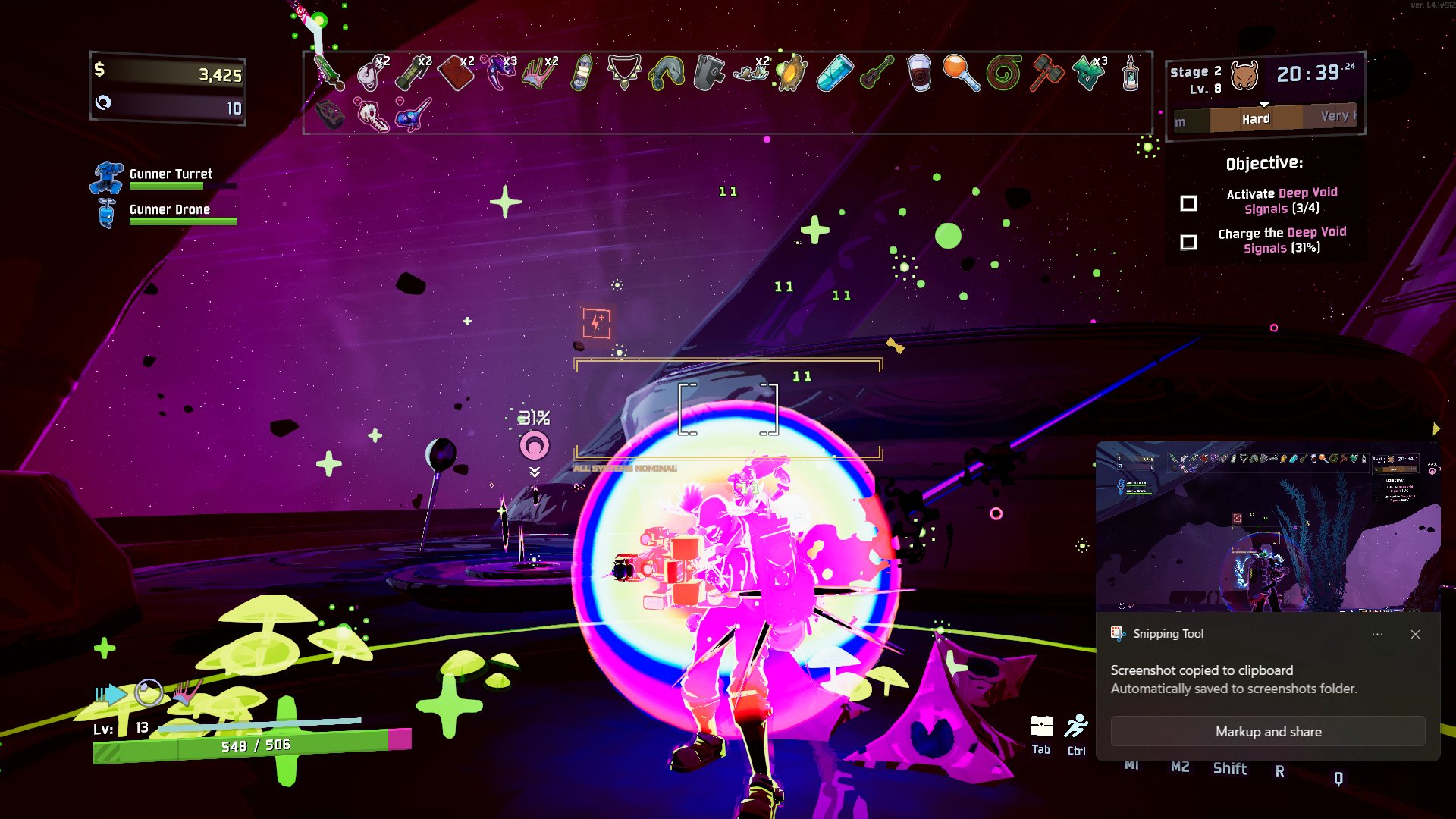This screenshot has width=1456, height=819.
Task: Inspect the skateboard item icon
Action: (581, 74)
